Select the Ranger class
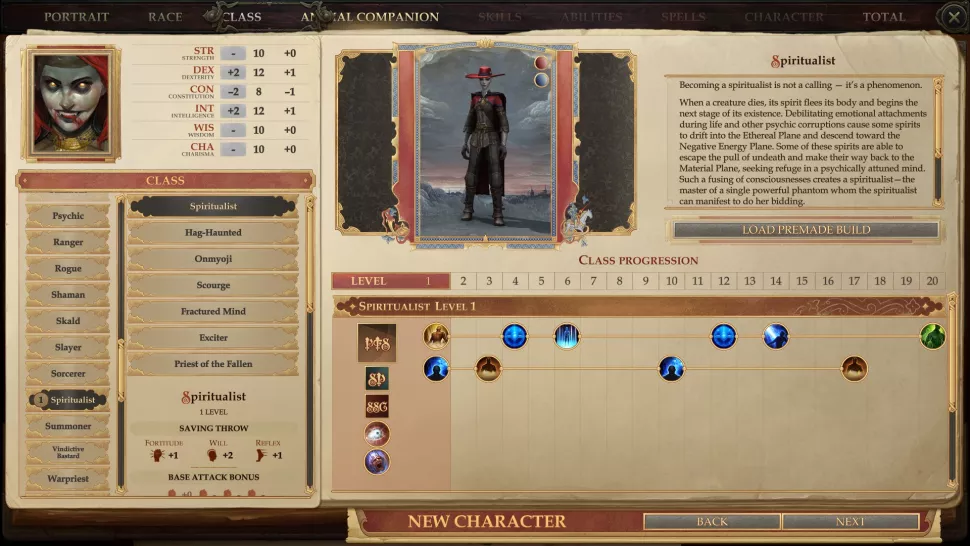The height and width of the screenshot is (546, 970). click(x=68, y=242)
